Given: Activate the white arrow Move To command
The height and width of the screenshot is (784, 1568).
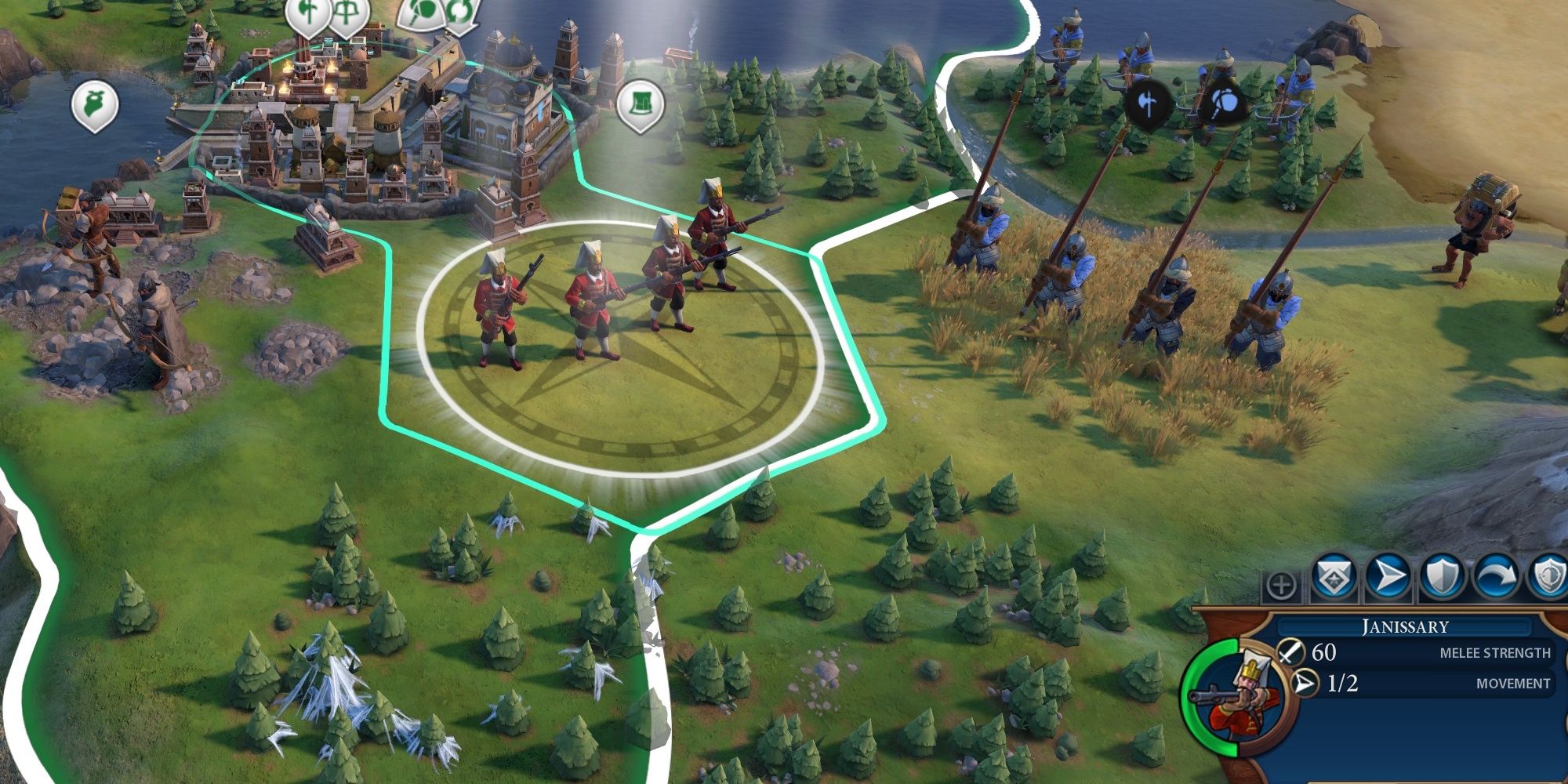Looking at the screenshot, I should [1387, 578].
